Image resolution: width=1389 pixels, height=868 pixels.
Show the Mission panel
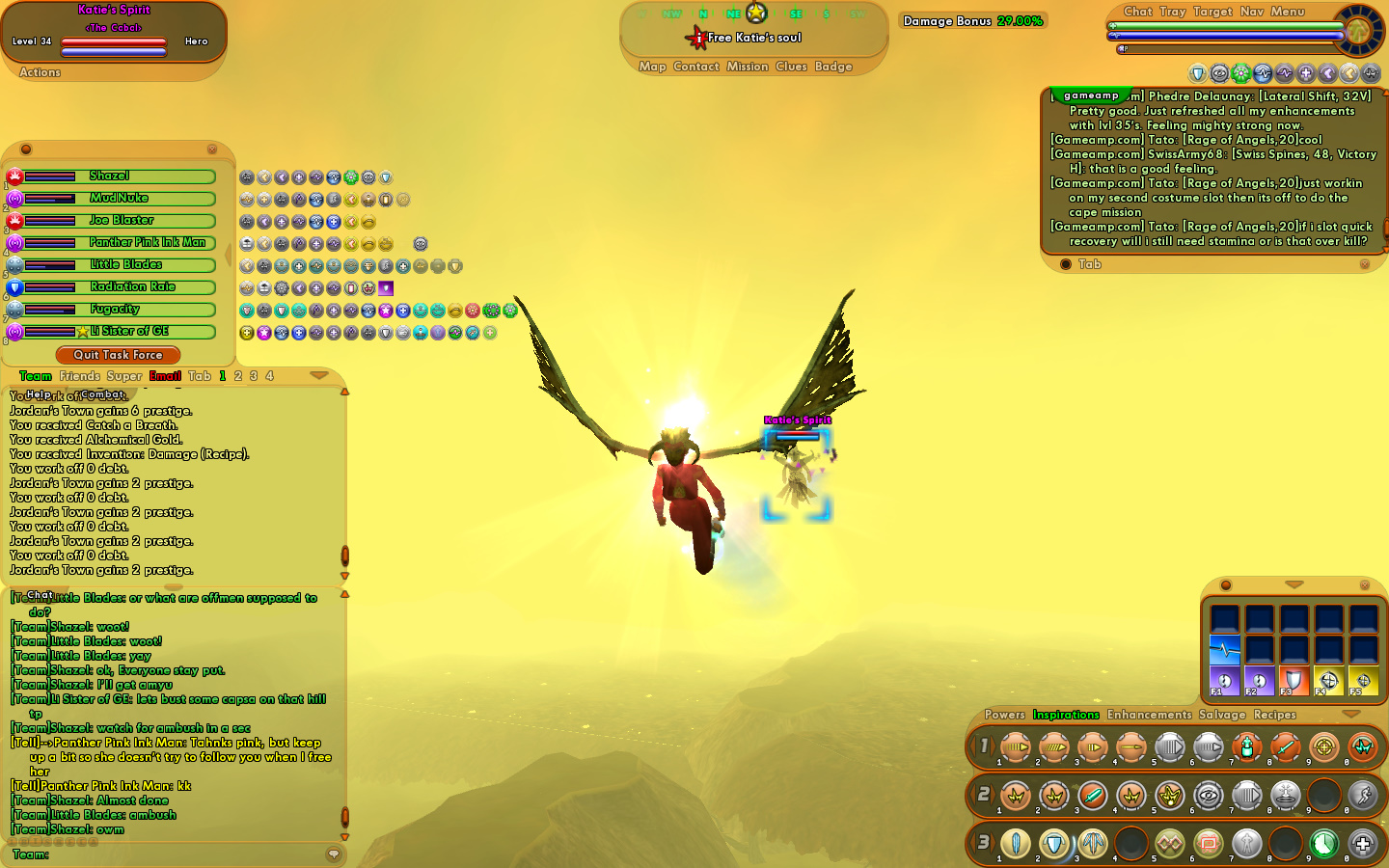coord(748,67)
